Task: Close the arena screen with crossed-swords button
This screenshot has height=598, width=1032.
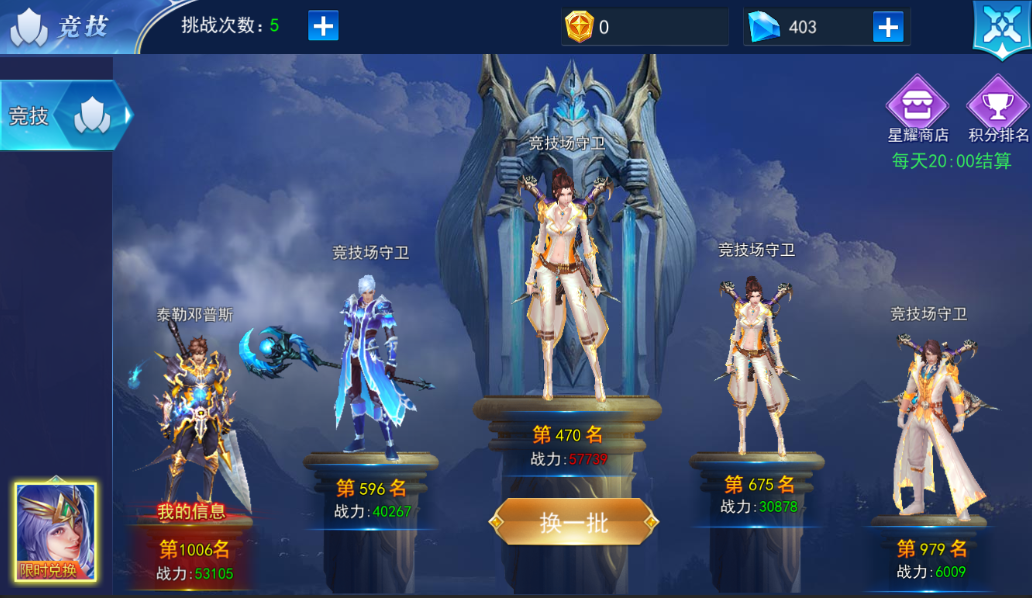Action: (x=1001, y=27)
